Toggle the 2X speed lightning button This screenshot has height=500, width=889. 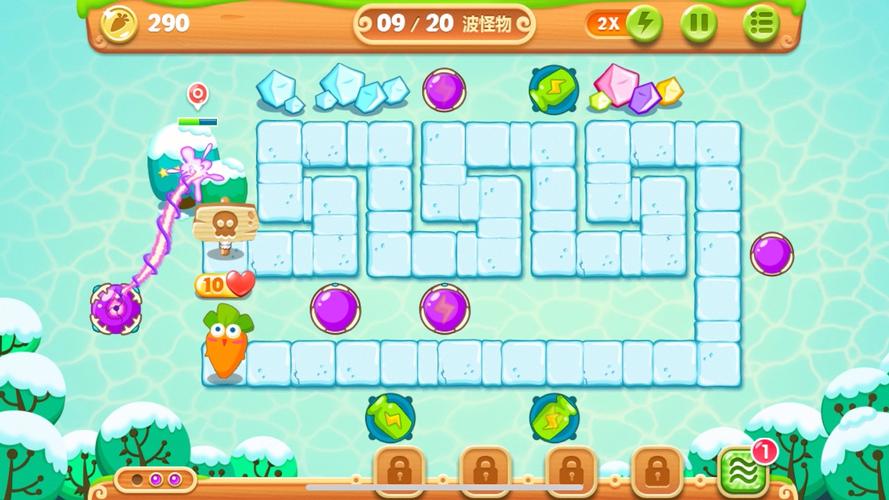click(643, 23)
